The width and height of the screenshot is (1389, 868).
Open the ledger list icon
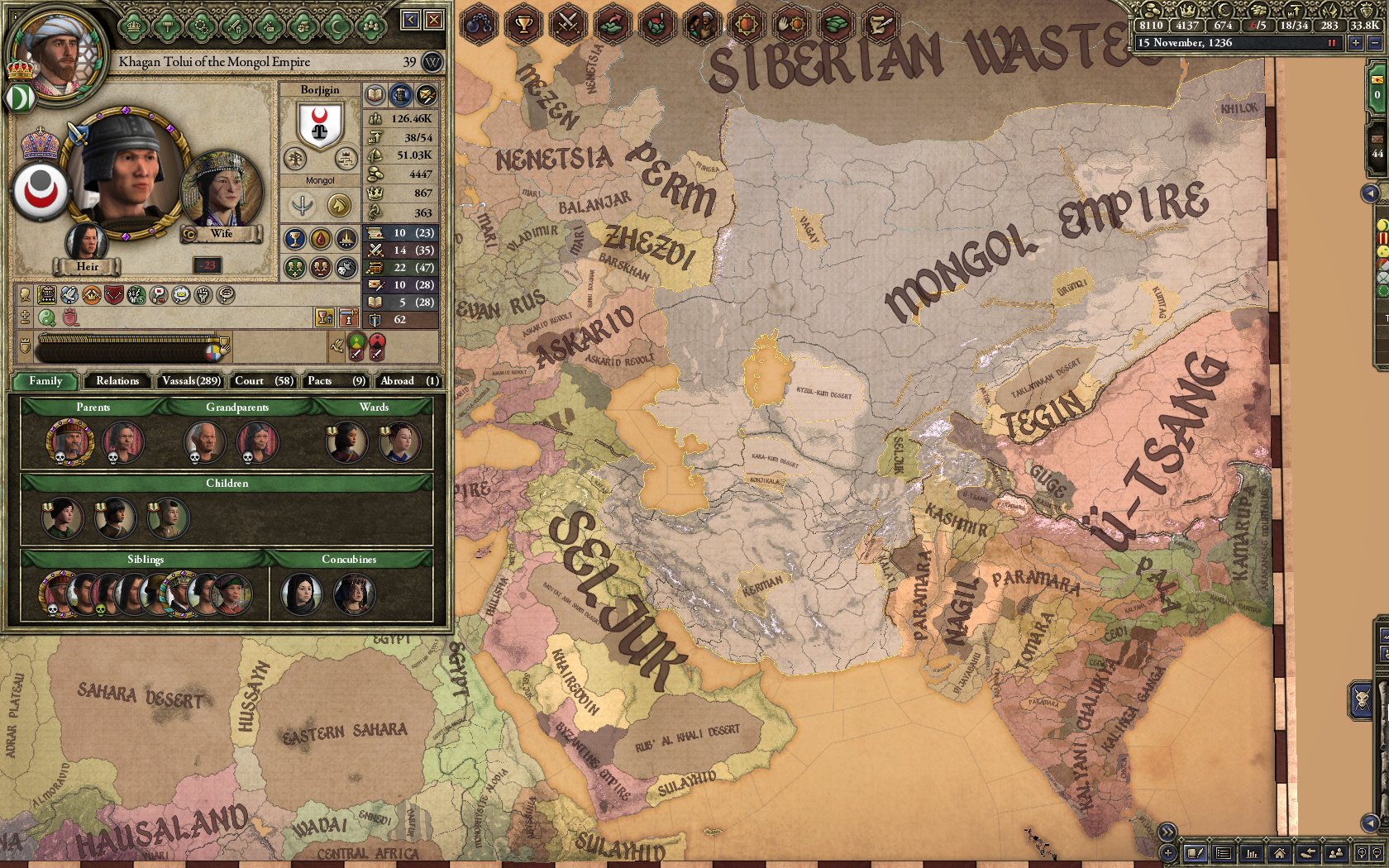(1224, 852)
